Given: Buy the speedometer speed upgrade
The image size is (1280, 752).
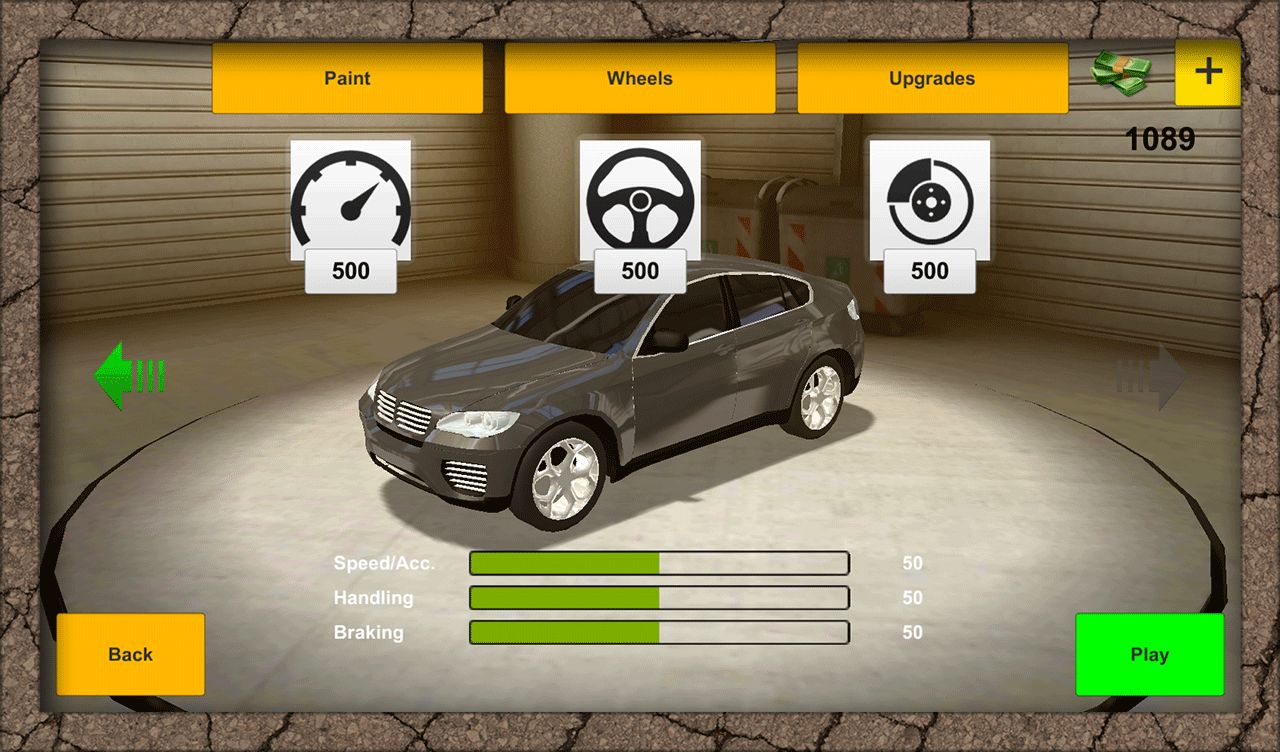Looking at the screenshot, I should pyautogui.click(x=350, y=215).
